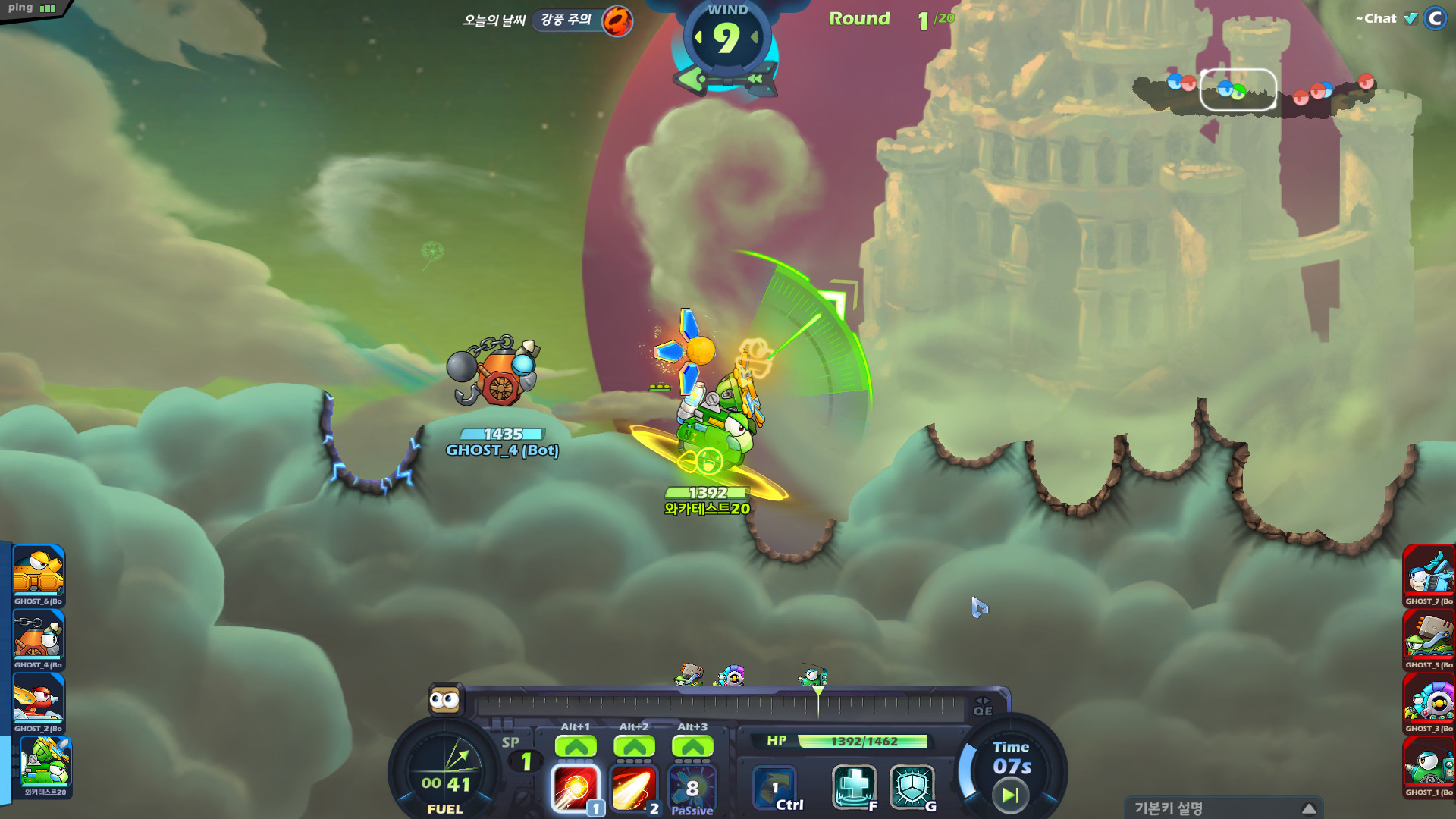1456x819 pixels.
Task: Toggle the Chat checkbox
Action: pyautogui.click(x=1410, y=19)
